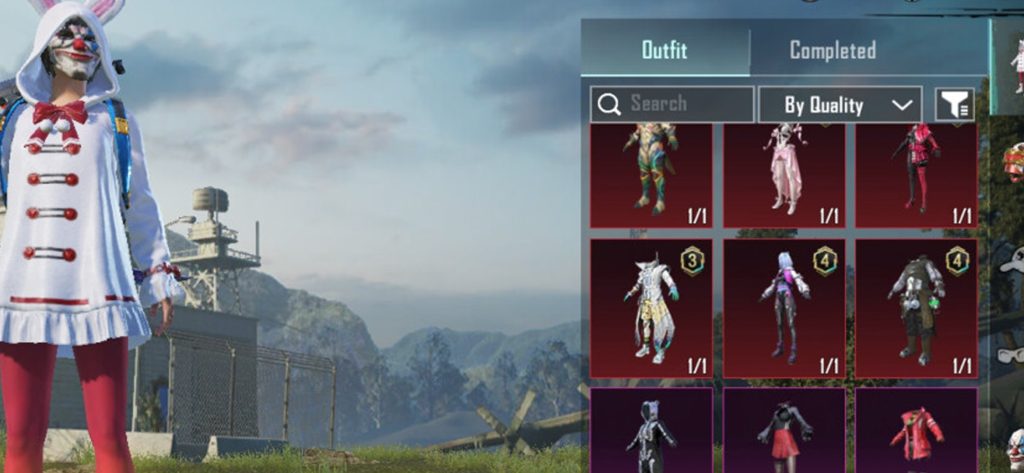Switch to the Outfit tab
Viewport: 1024px width, 473px height.
664,50
